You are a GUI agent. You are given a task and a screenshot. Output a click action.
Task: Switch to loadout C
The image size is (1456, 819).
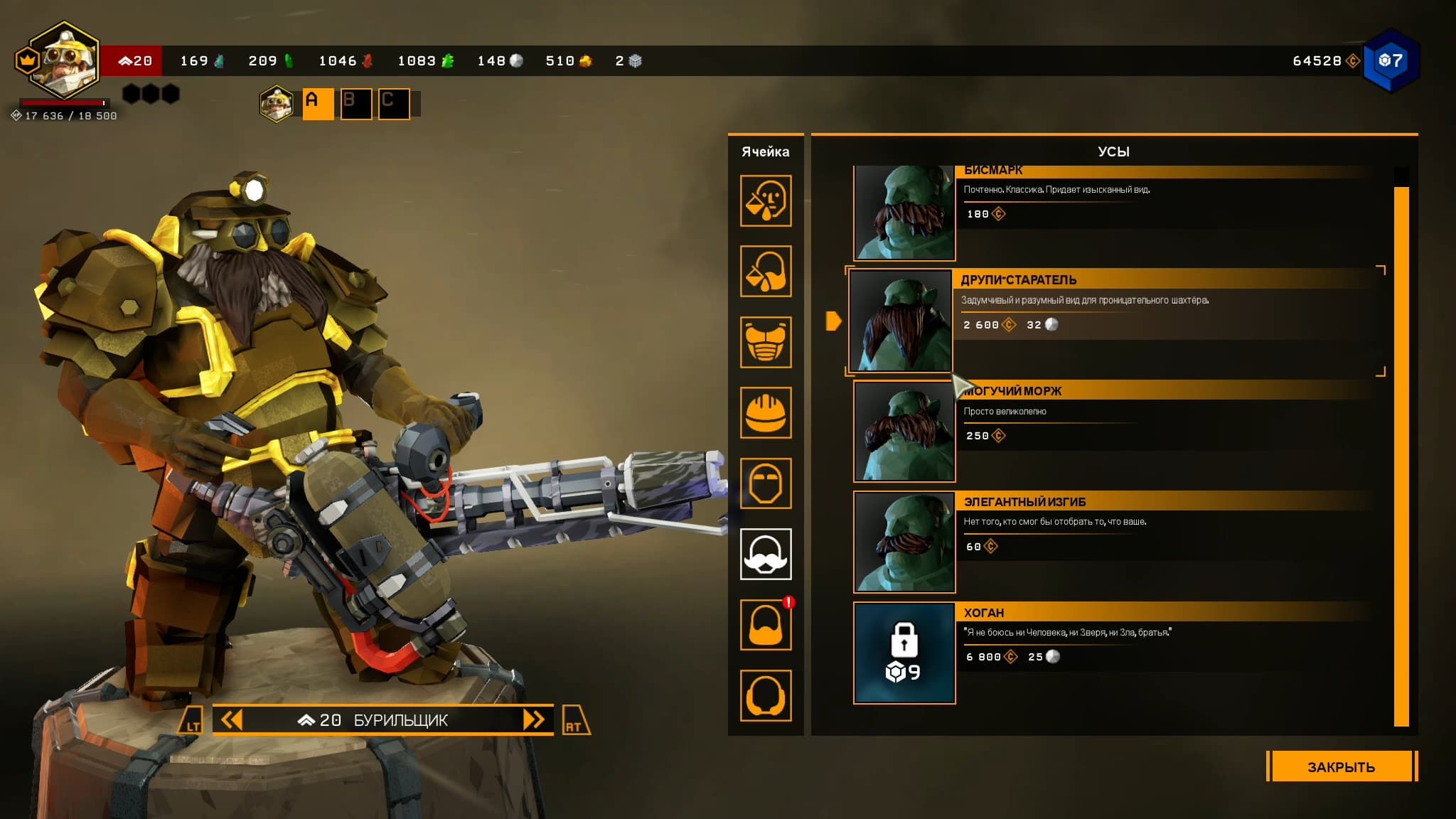coord(393,104)
